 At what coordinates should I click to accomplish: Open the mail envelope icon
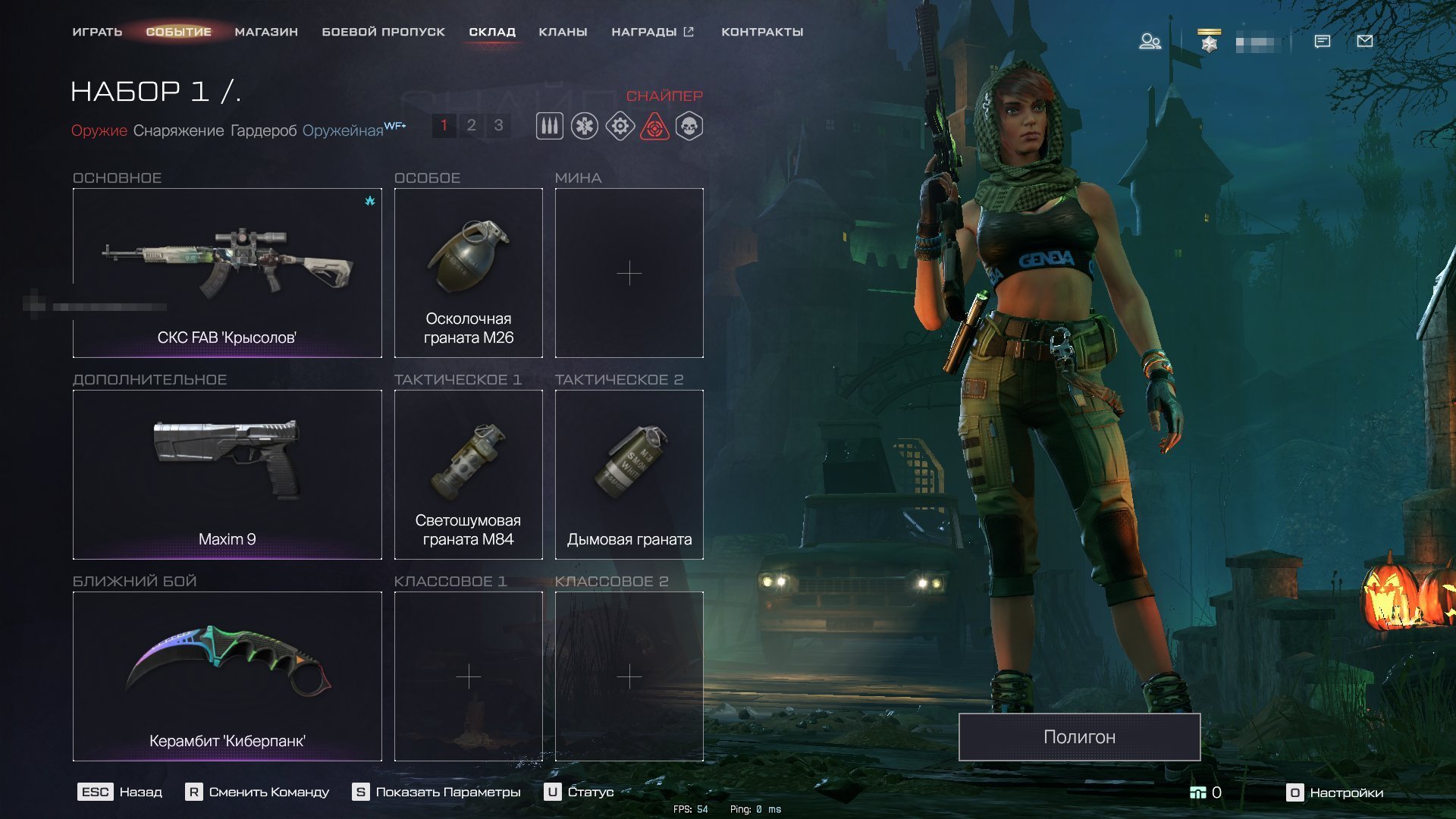tap(1364, 41)
